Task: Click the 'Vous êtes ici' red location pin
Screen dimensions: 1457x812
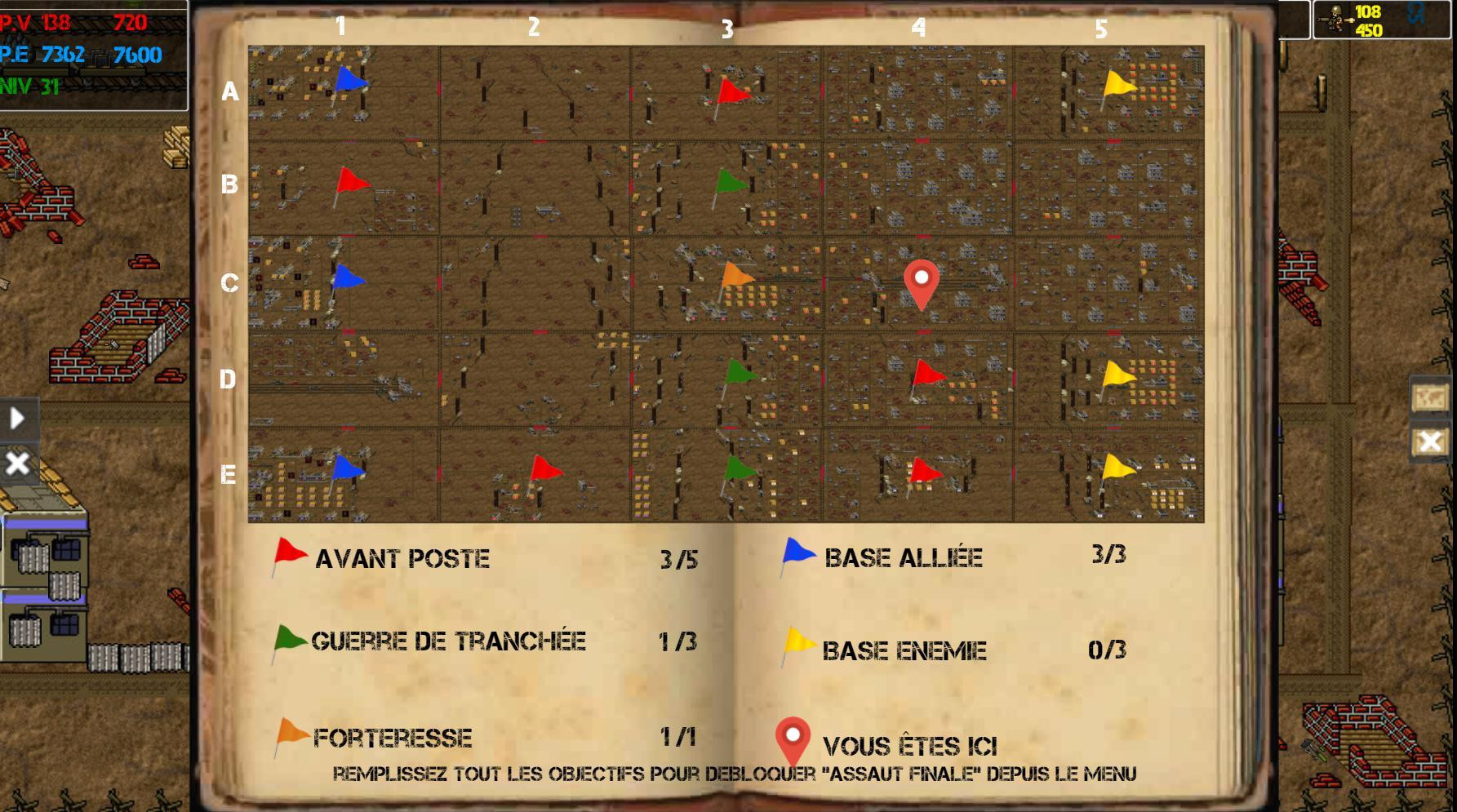Action: pos(922,279)
